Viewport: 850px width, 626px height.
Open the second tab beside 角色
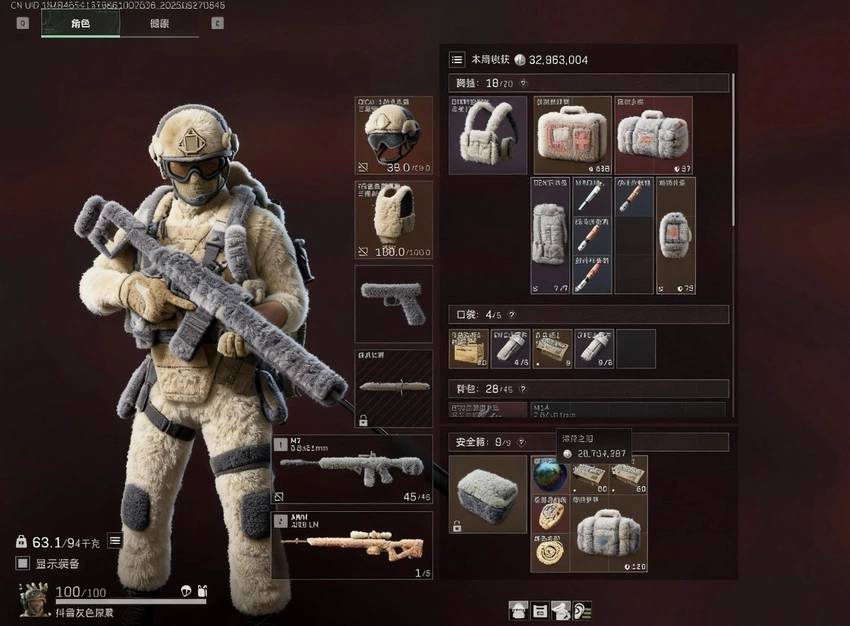point(159,23)
